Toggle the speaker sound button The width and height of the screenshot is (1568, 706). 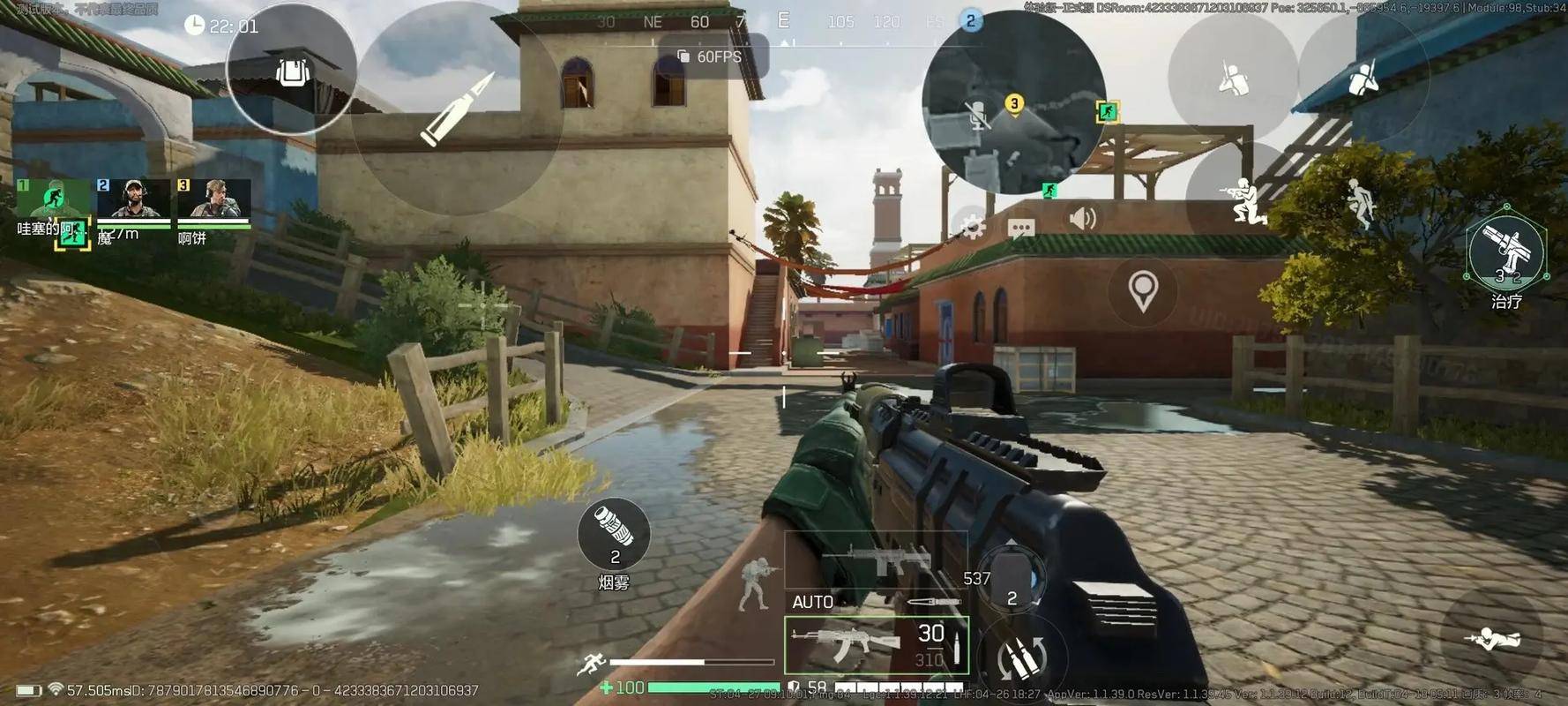point(1082,218)
